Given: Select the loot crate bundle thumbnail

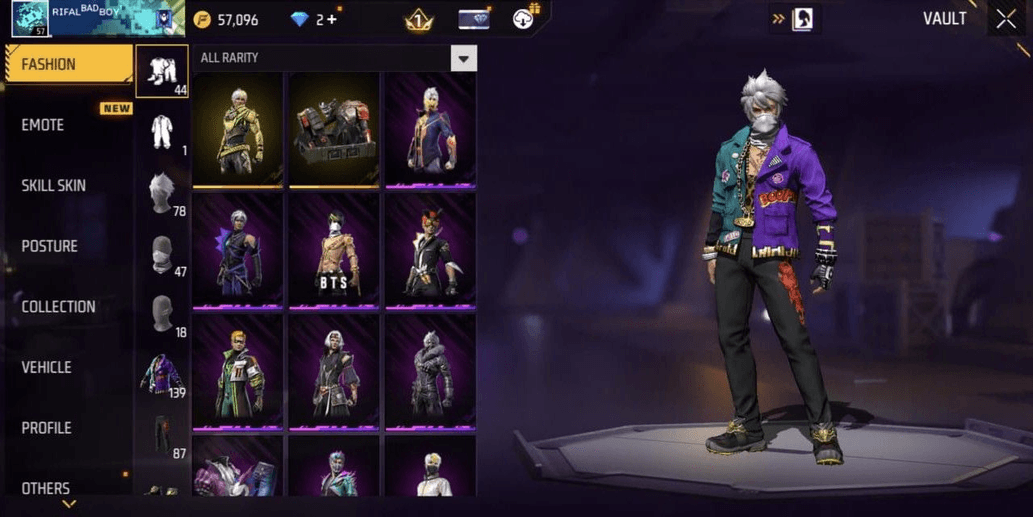Looking at the screenshot, I should [x=334, y=128].
